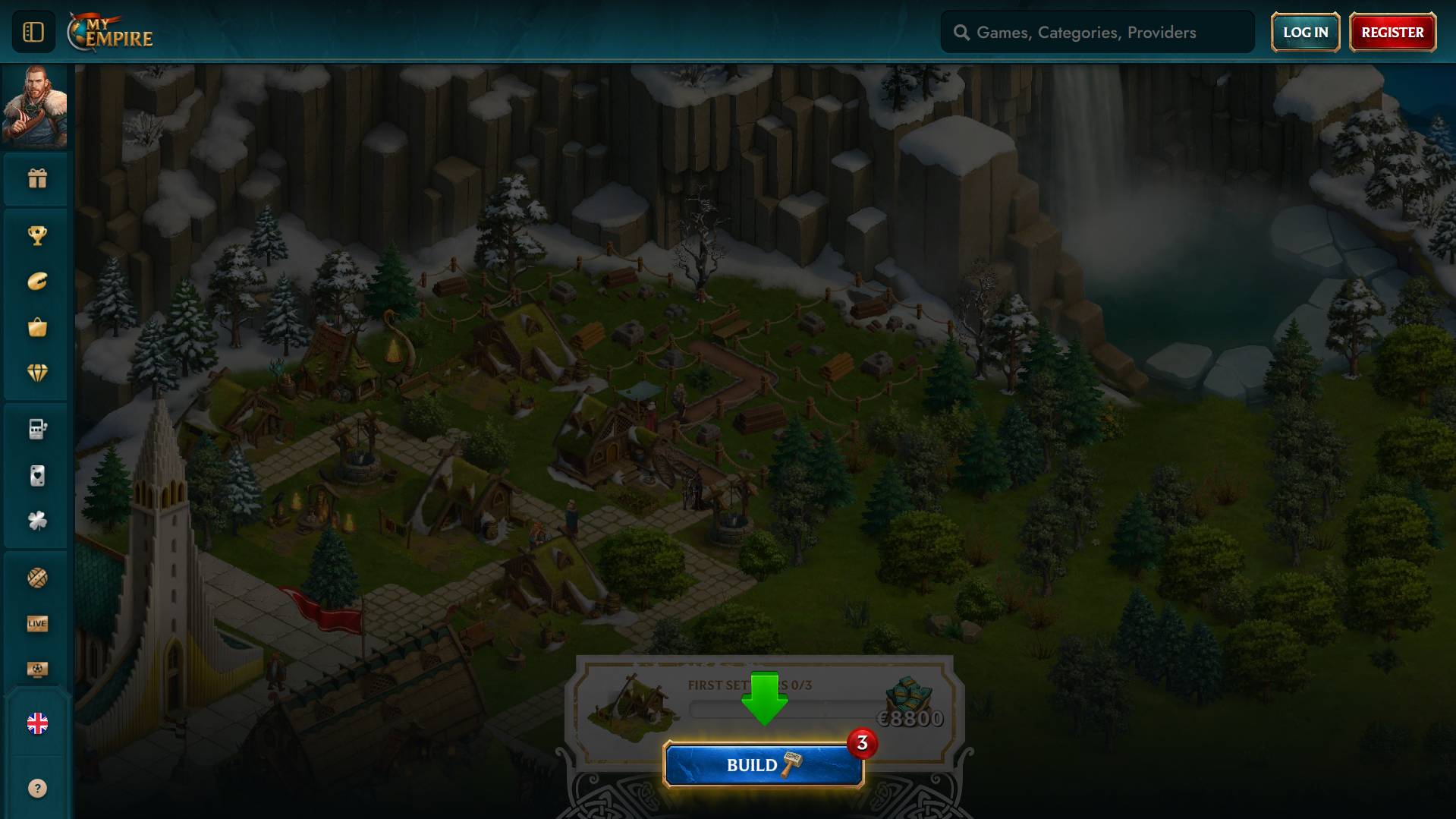The height and width of the screenshot is (819, 1456).
Task: Change language via UK flag
Action: [x=37, y=723]
